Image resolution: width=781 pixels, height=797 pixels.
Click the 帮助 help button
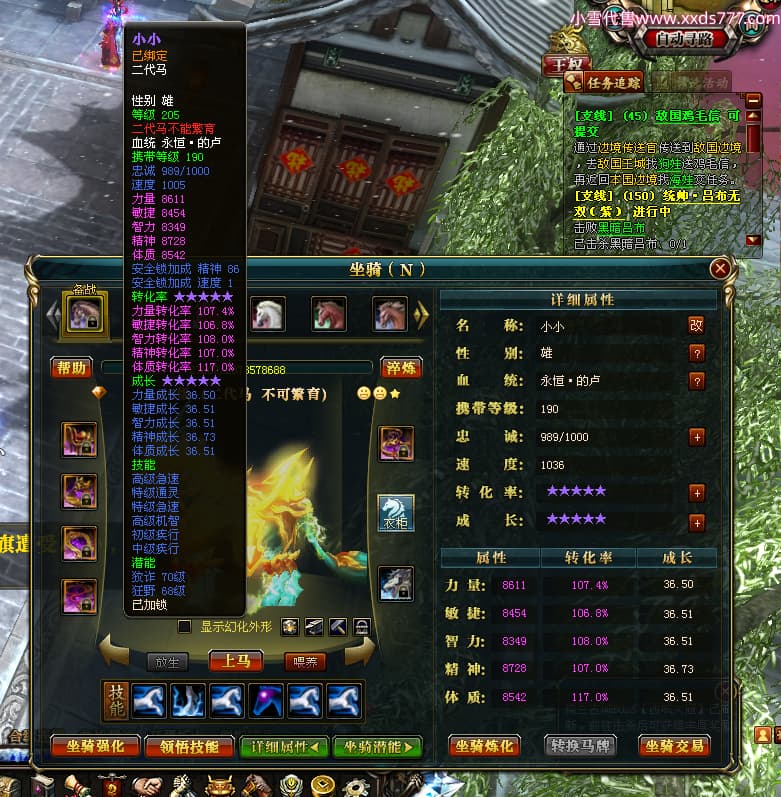pos(72,368)
